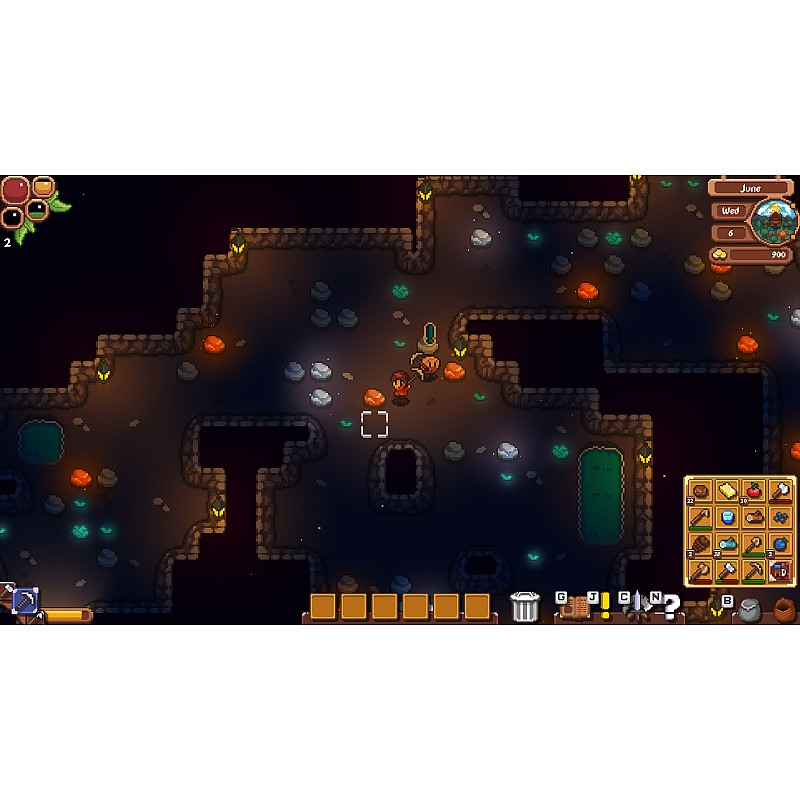Image resolution: width=800 pixels, height=800 pixels.
Task: Choose the teal fish item slot
Action: point(727,545)
